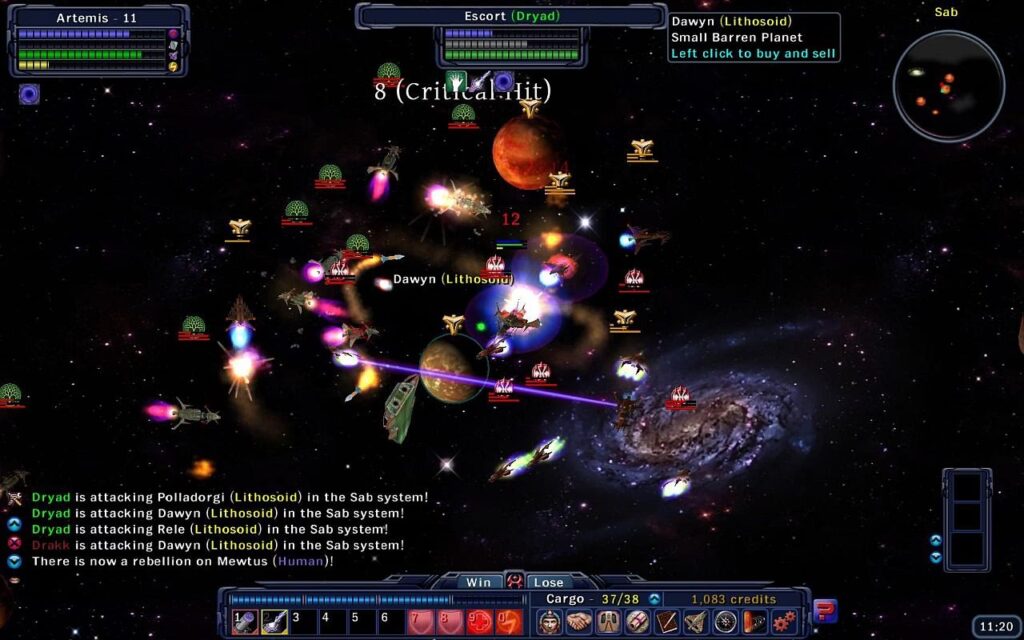Click the red question mark help button
The height and width of the screenshot is (640, 1024).
825,610
